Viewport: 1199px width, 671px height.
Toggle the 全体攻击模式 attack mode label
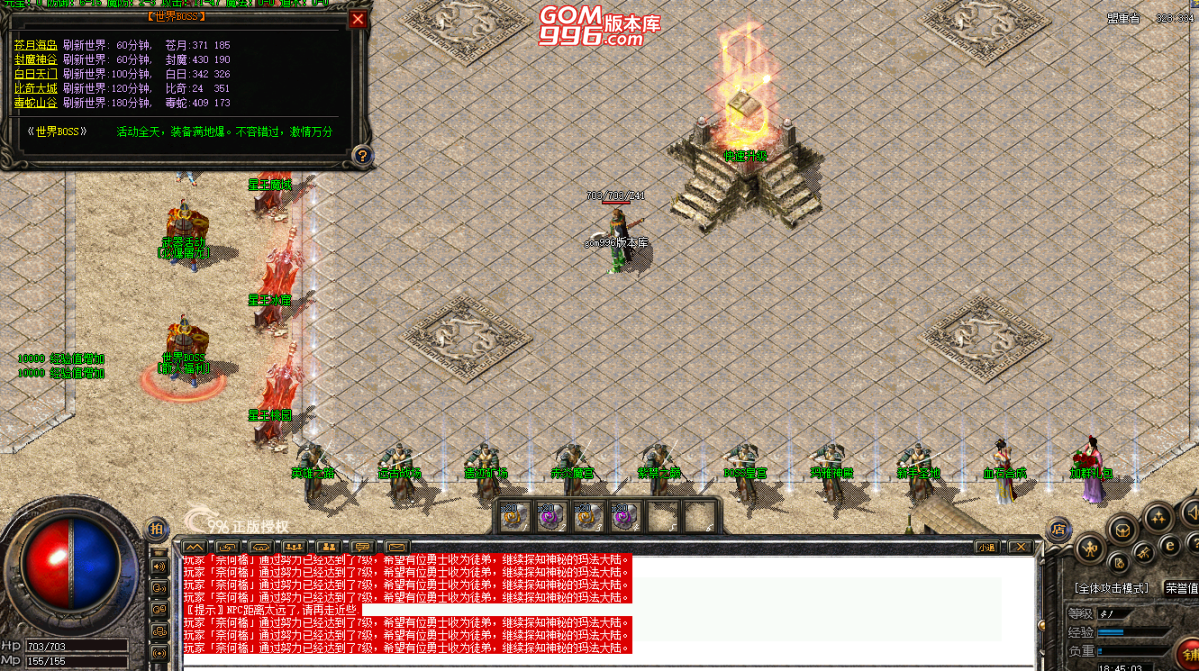(1112, 589)
